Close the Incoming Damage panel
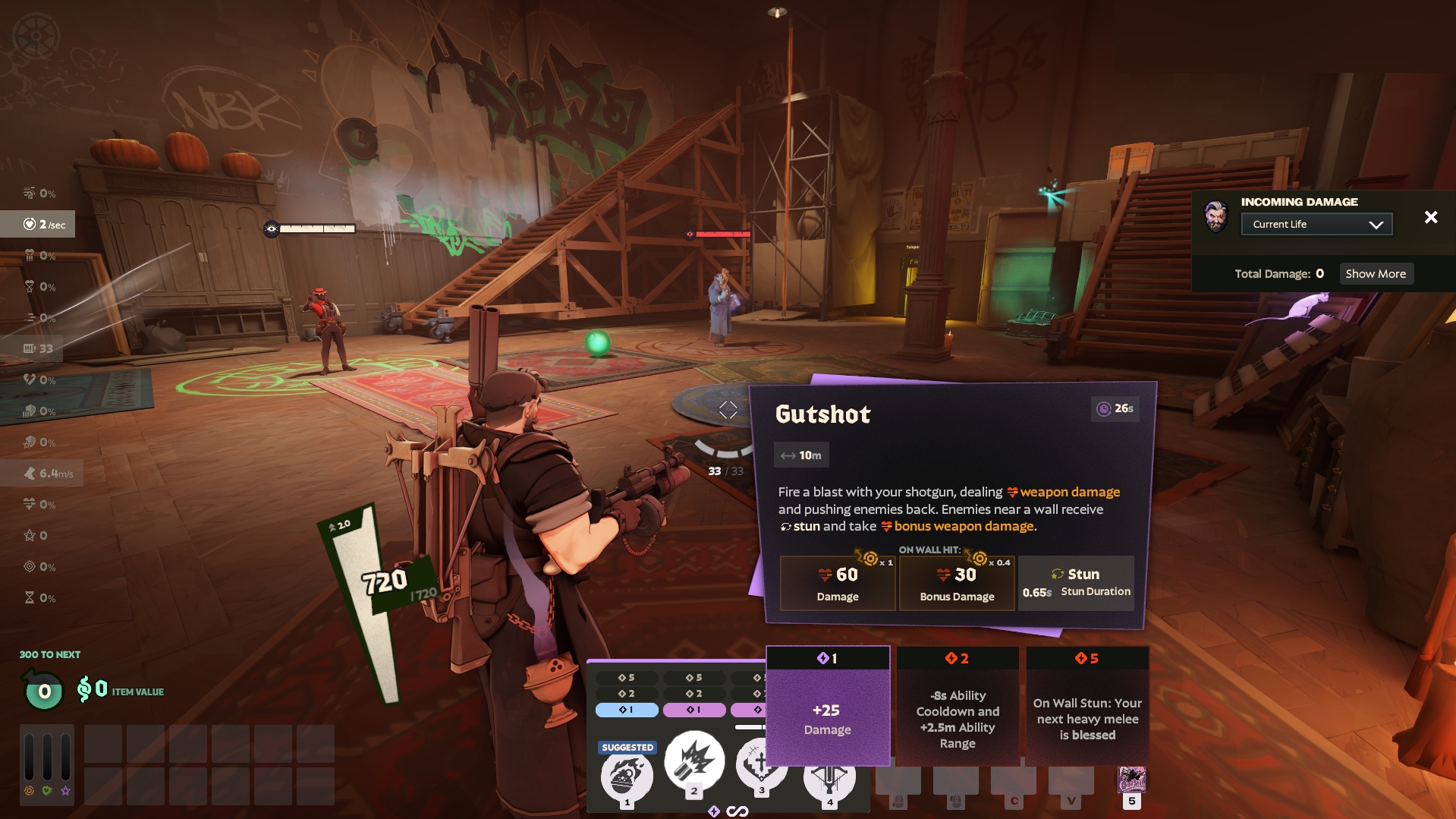The image size is (1456, 819). (x=1430, y=217)
